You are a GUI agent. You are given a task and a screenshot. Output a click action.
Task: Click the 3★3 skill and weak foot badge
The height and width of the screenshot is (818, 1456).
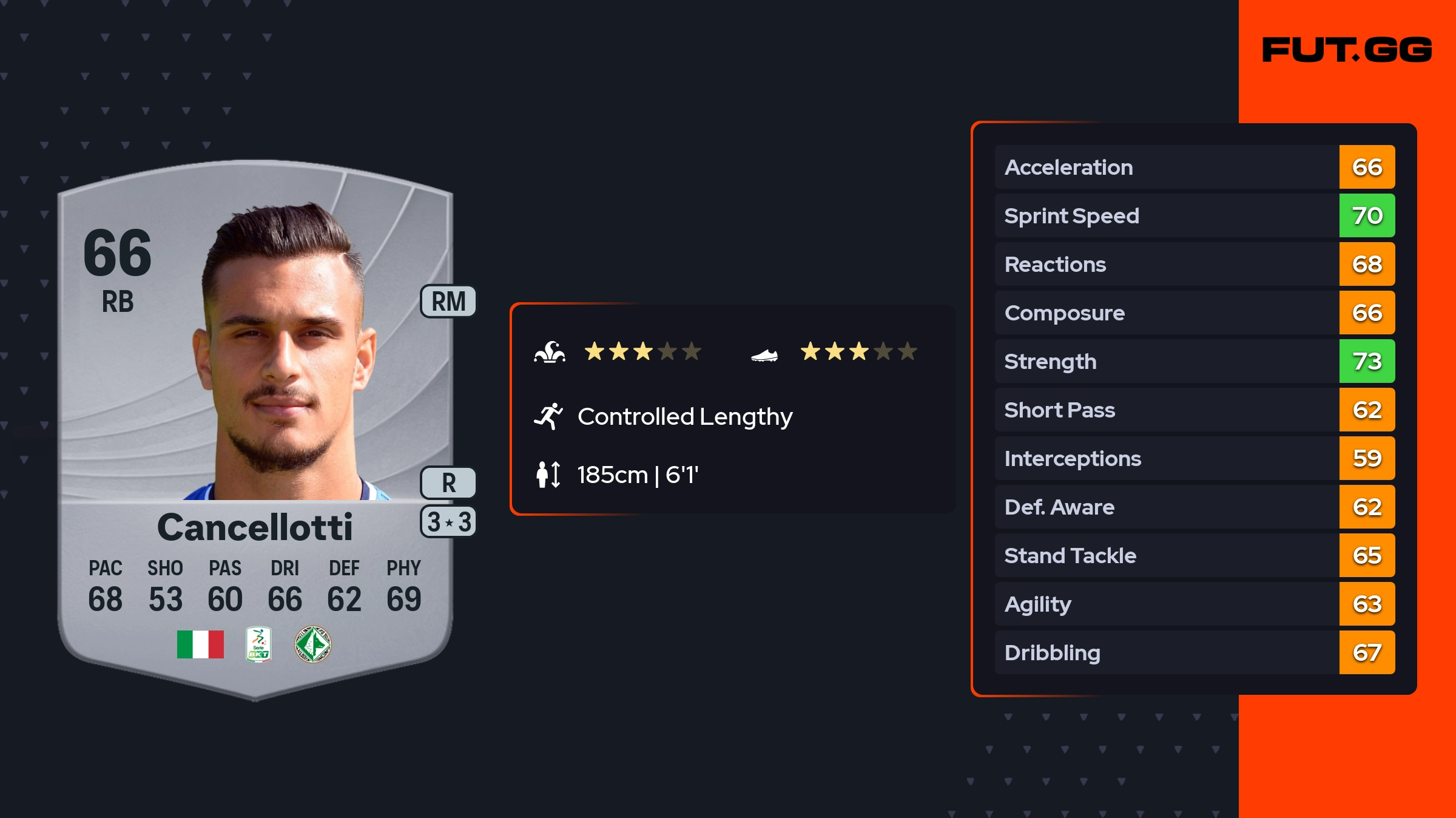point(448,522)
